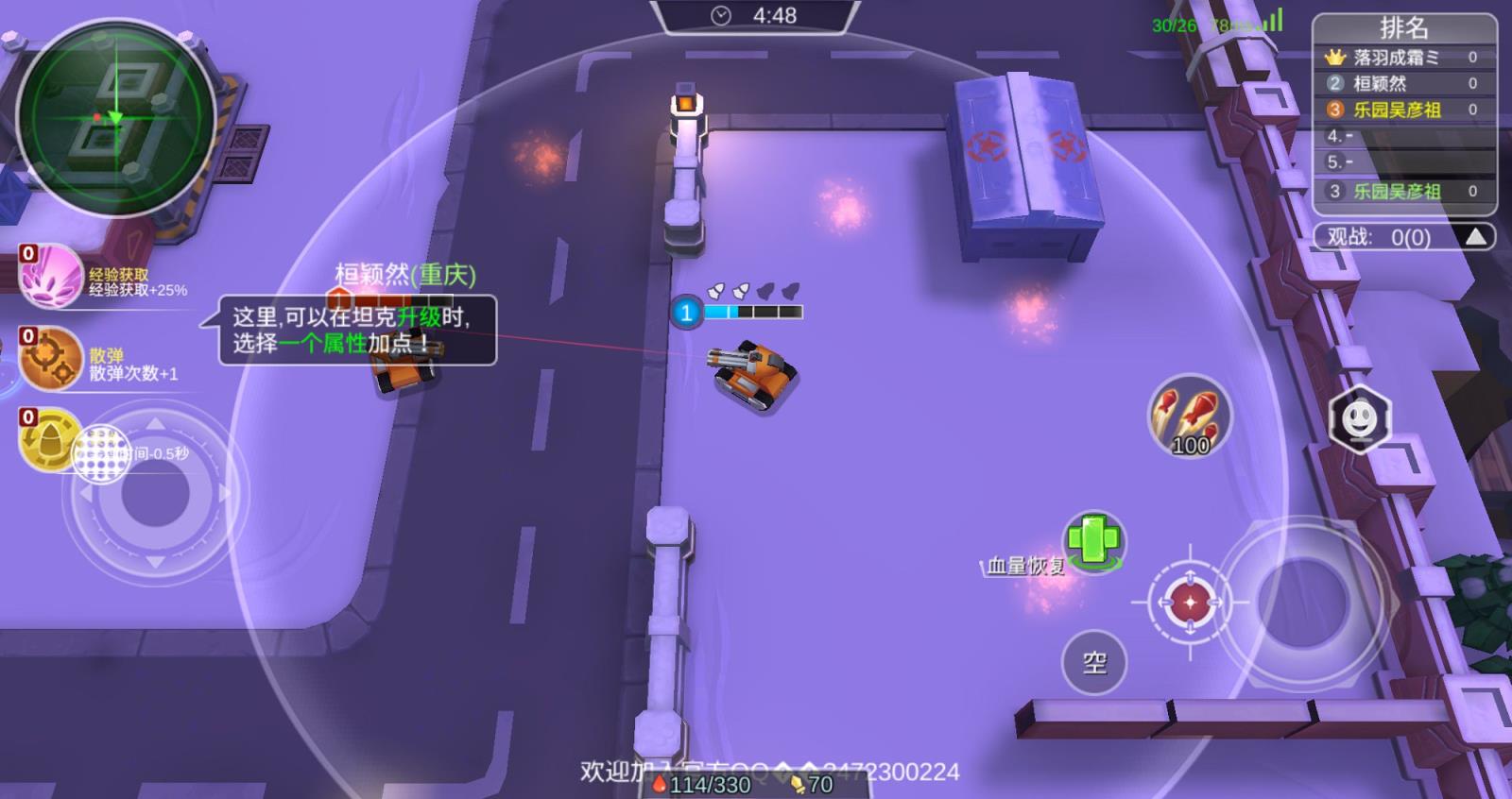Select player 落羽成霜 in the ranking
Image resolution: width=1512 pixels, height=799 pixels.
click(x=1396, y=57)
